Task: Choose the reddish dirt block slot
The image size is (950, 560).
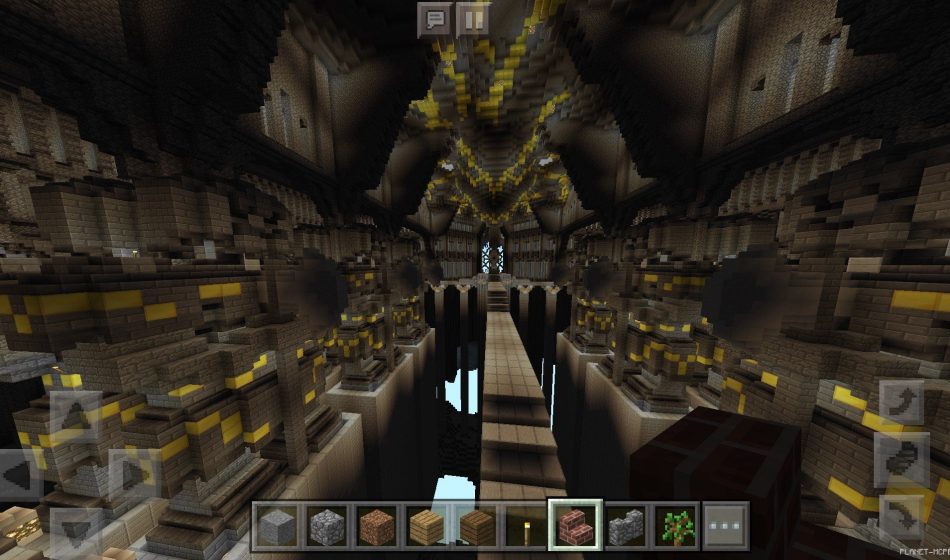Action: point(375,525)
